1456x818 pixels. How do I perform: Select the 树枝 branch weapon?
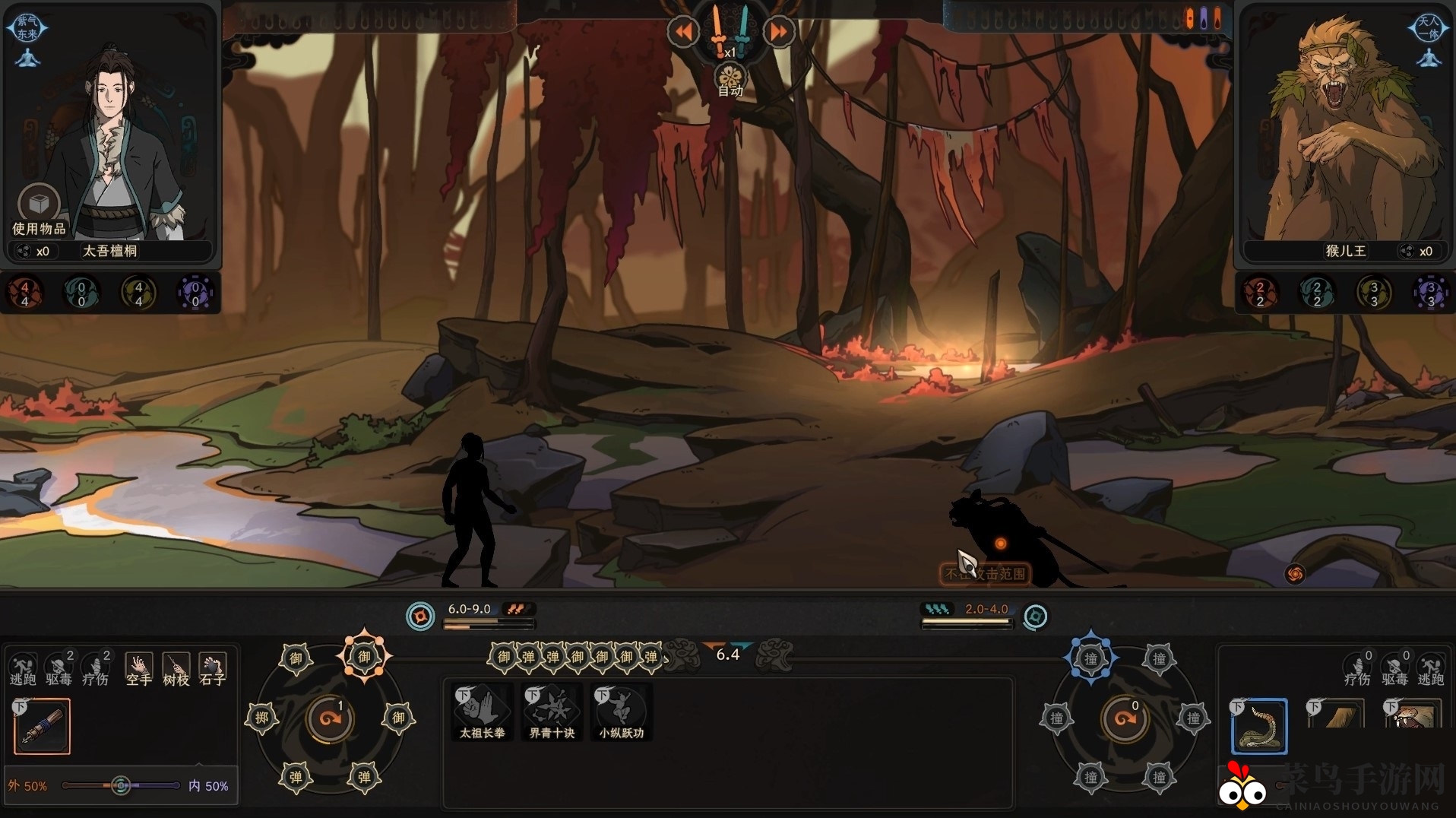(176, 669)
